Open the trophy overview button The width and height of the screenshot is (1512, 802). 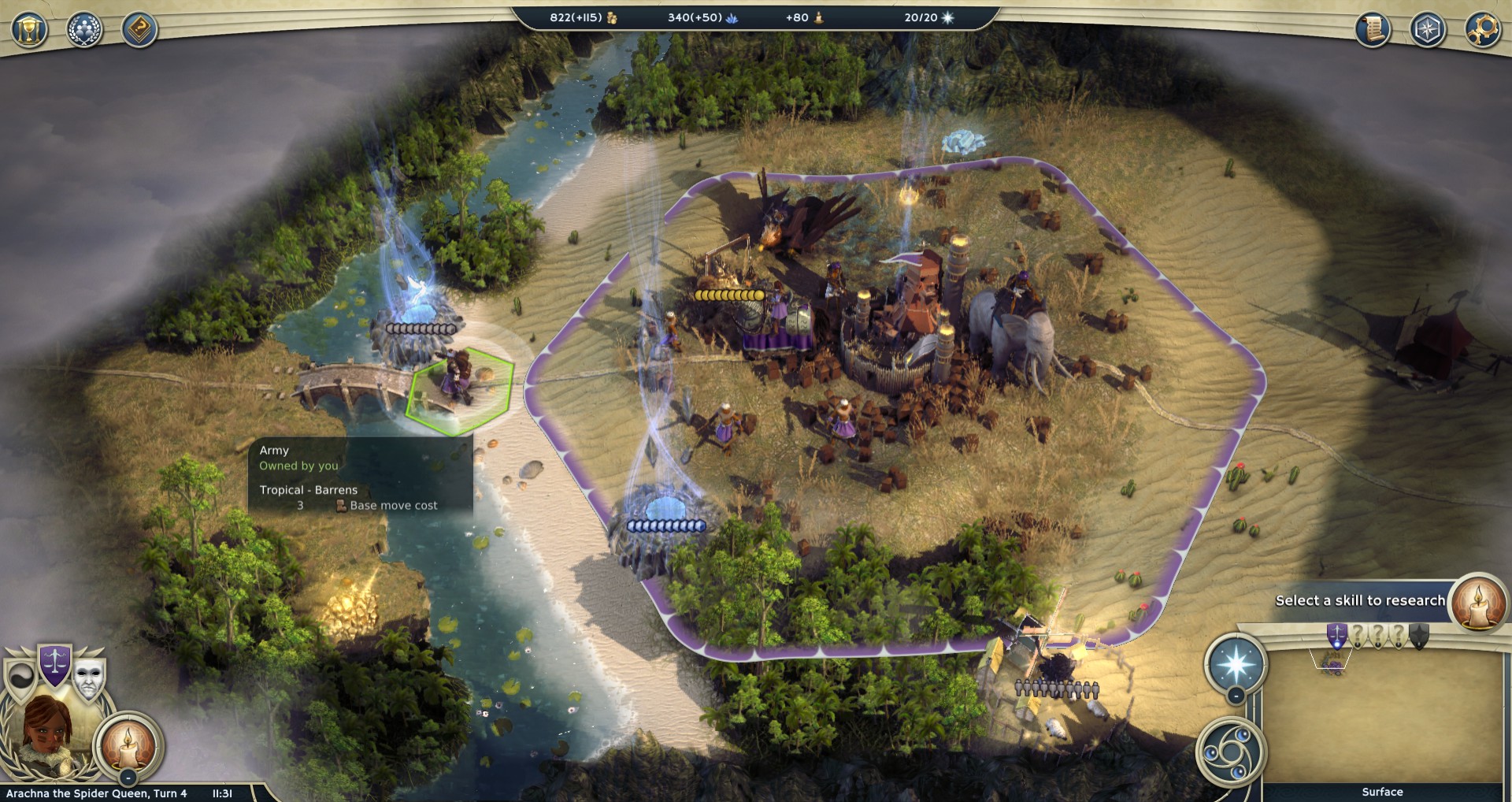[29, 31]
